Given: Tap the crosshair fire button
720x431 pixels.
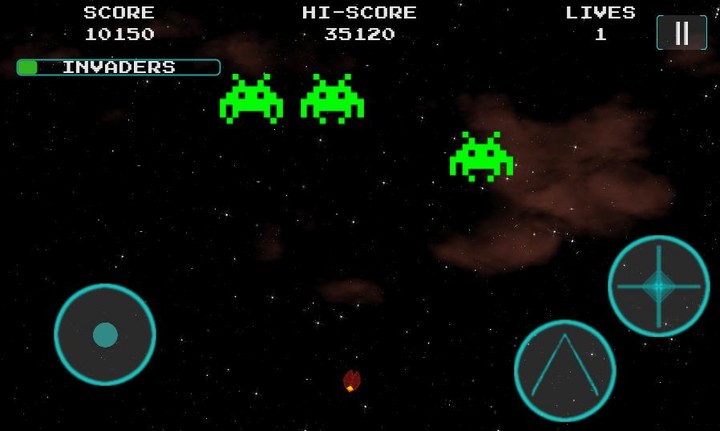Looking at the screenshot, I should click(x=658, y=286).
